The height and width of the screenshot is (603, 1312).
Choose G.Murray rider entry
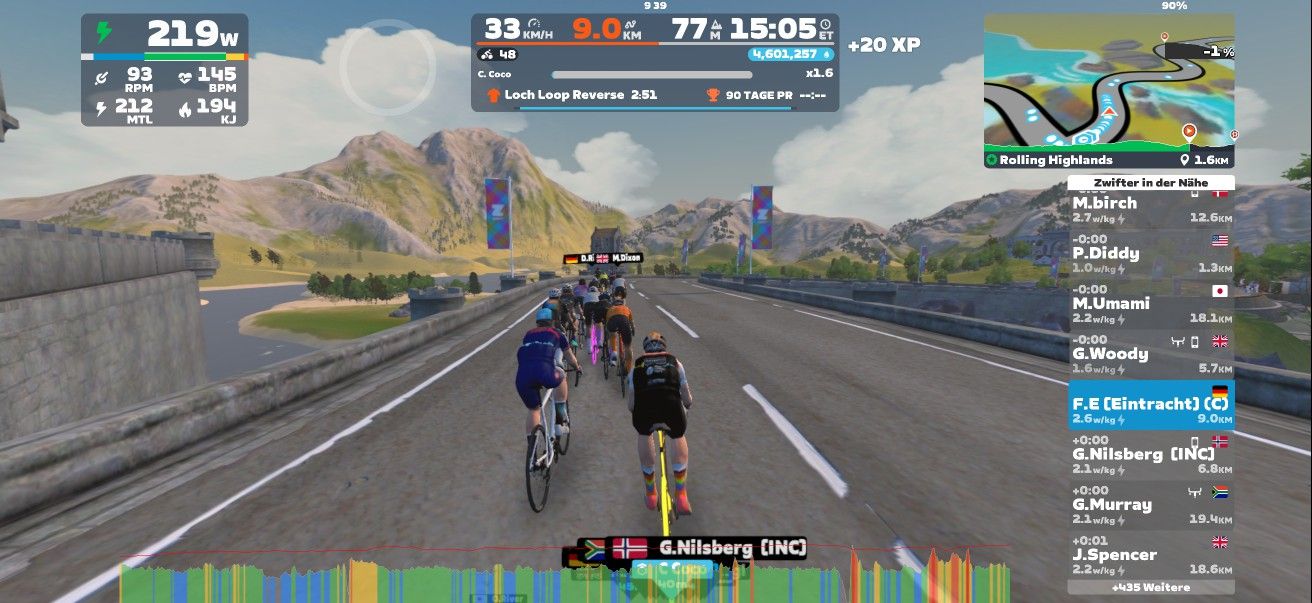[1150, 505]
